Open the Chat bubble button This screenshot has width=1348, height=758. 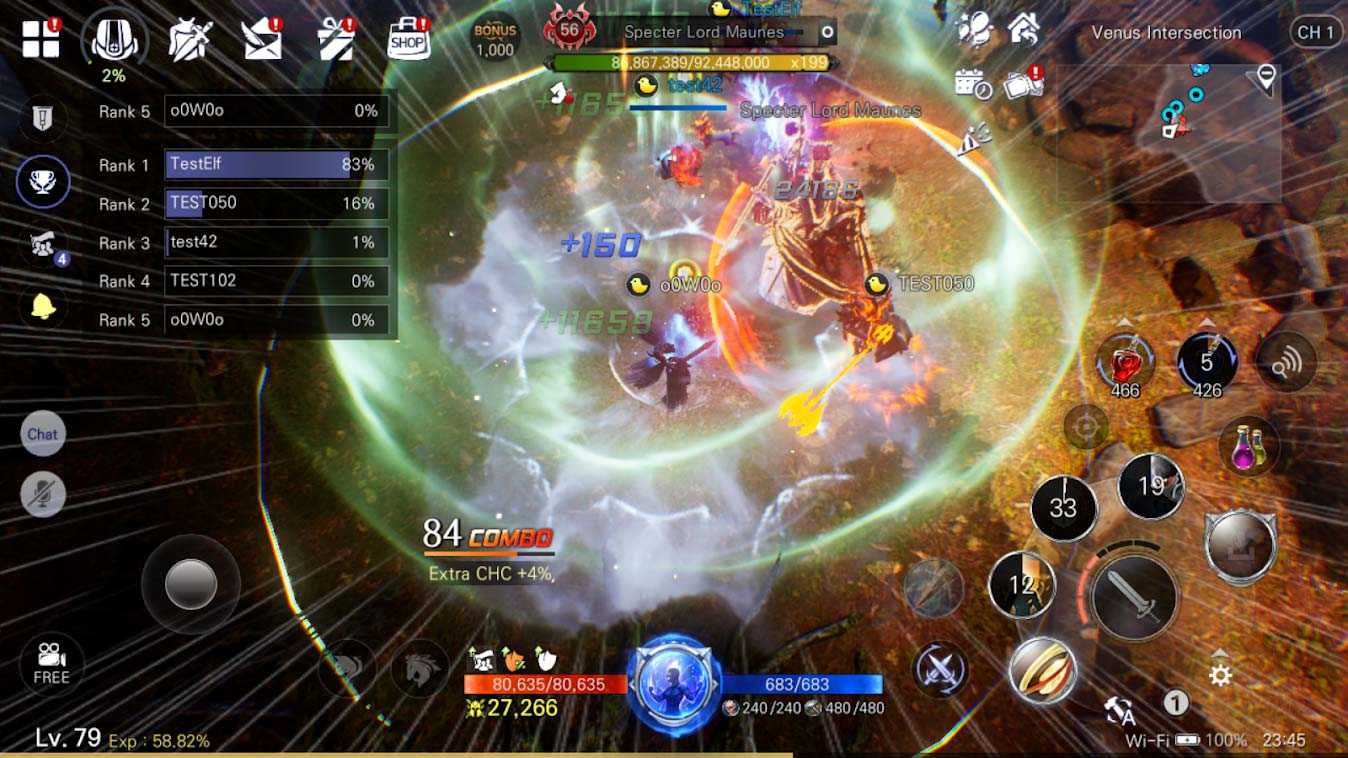43,434
